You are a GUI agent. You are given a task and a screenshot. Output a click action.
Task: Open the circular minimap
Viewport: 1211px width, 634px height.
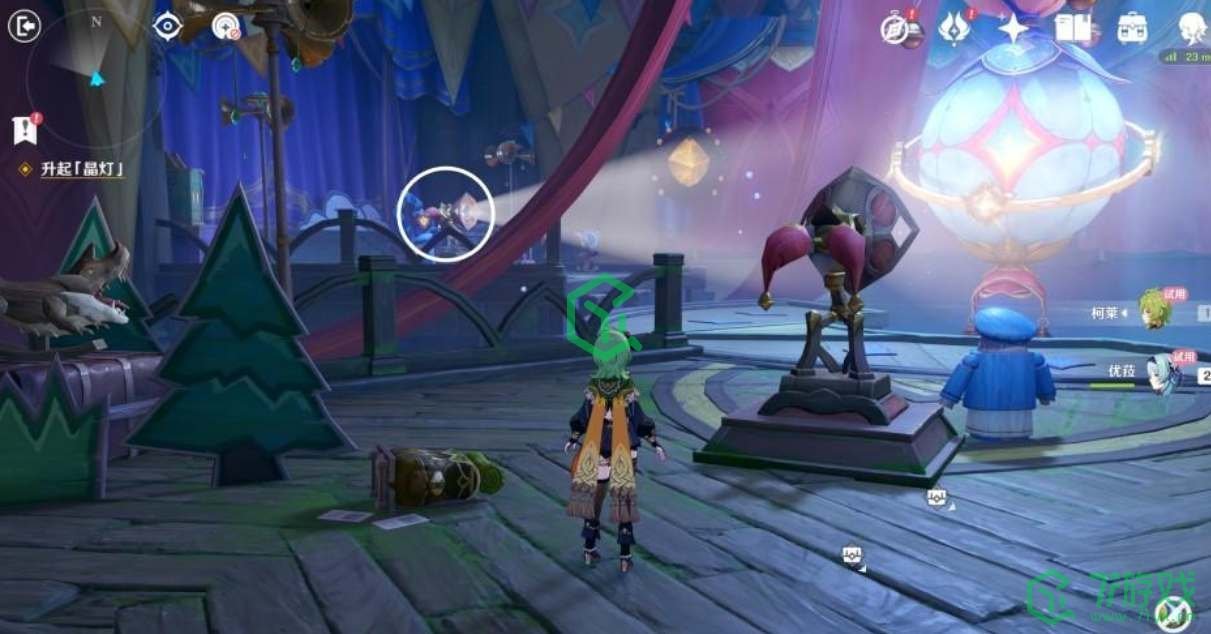[96, 75]
